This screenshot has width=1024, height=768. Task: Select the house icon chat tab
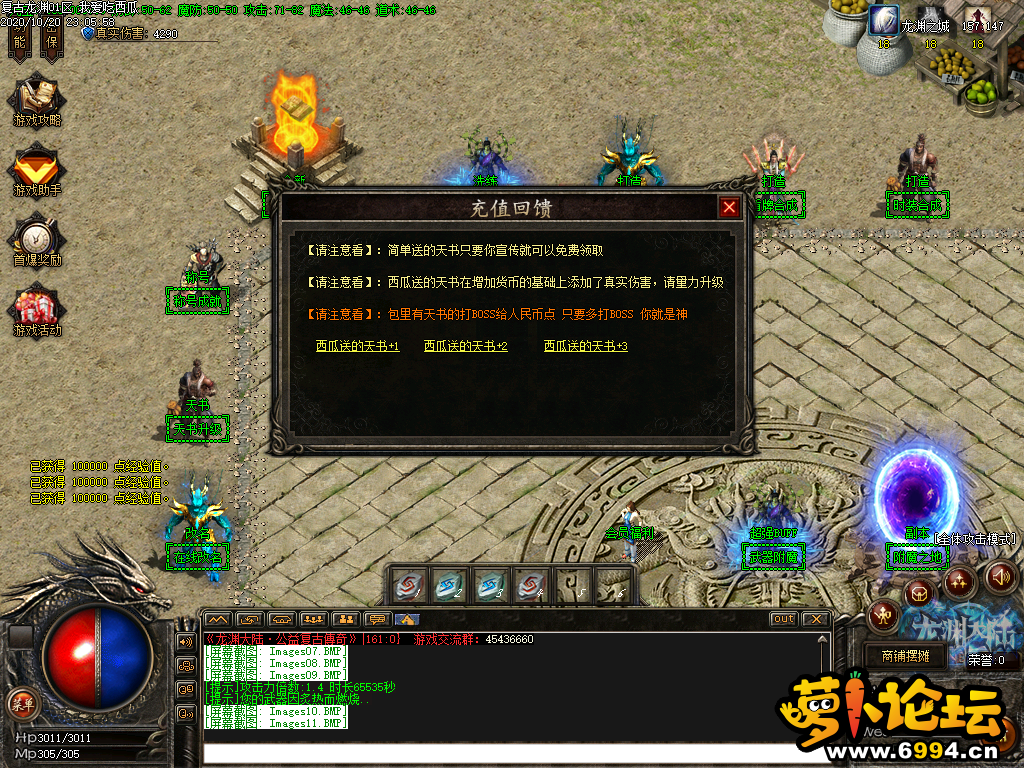coord(408,619)
